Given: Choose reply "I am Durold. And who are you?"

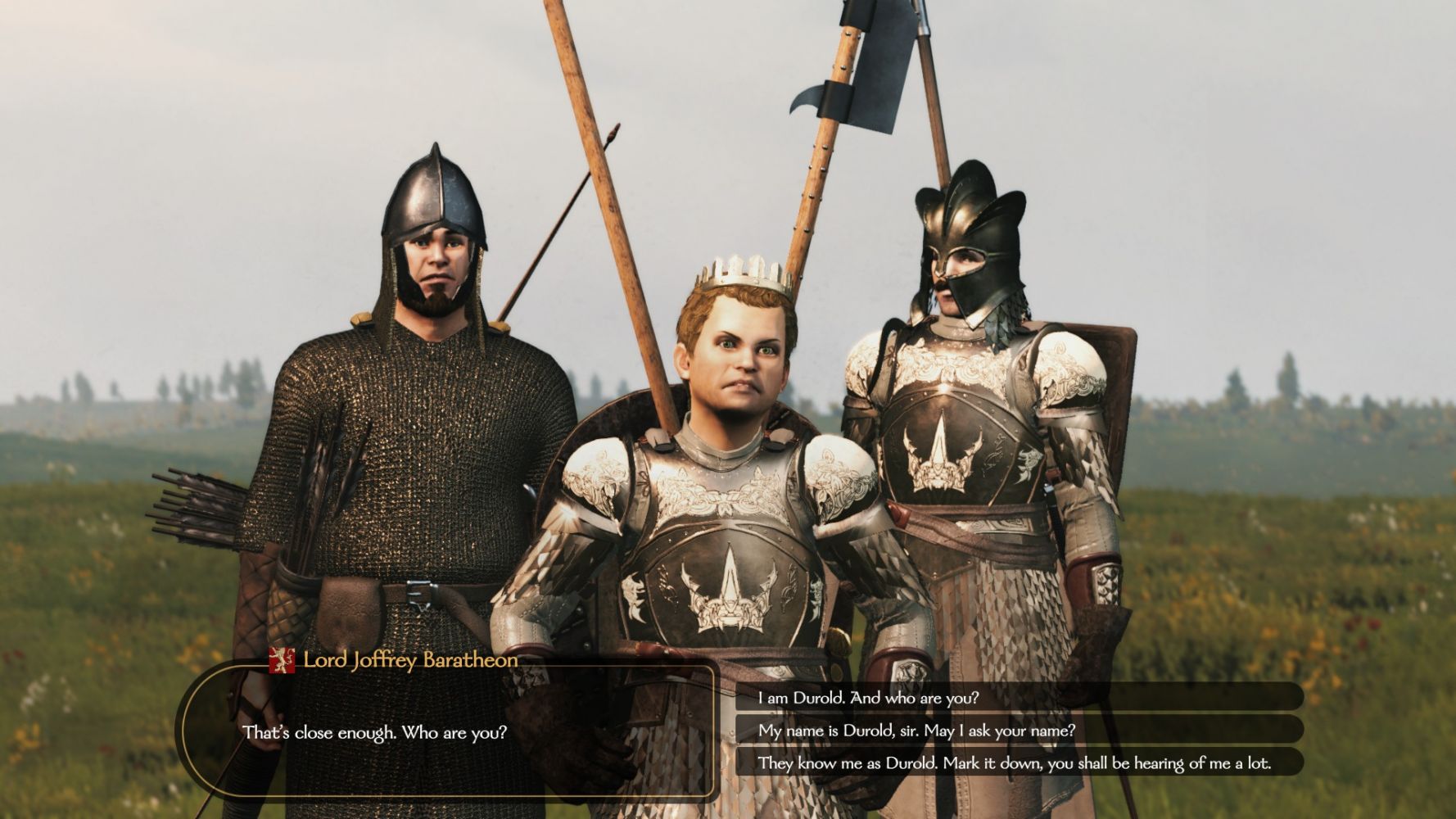Looking at the screenshot, I should click(x=868, y=698).
